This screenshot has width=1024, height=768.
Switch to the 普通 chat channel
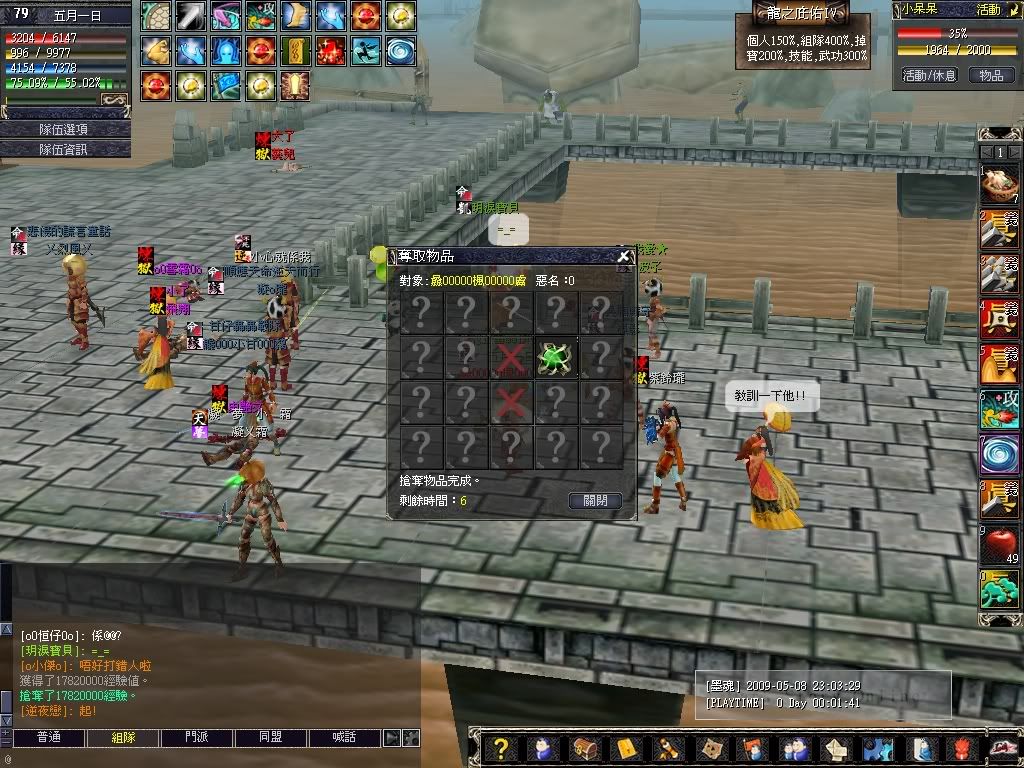[x=49, y=738]
